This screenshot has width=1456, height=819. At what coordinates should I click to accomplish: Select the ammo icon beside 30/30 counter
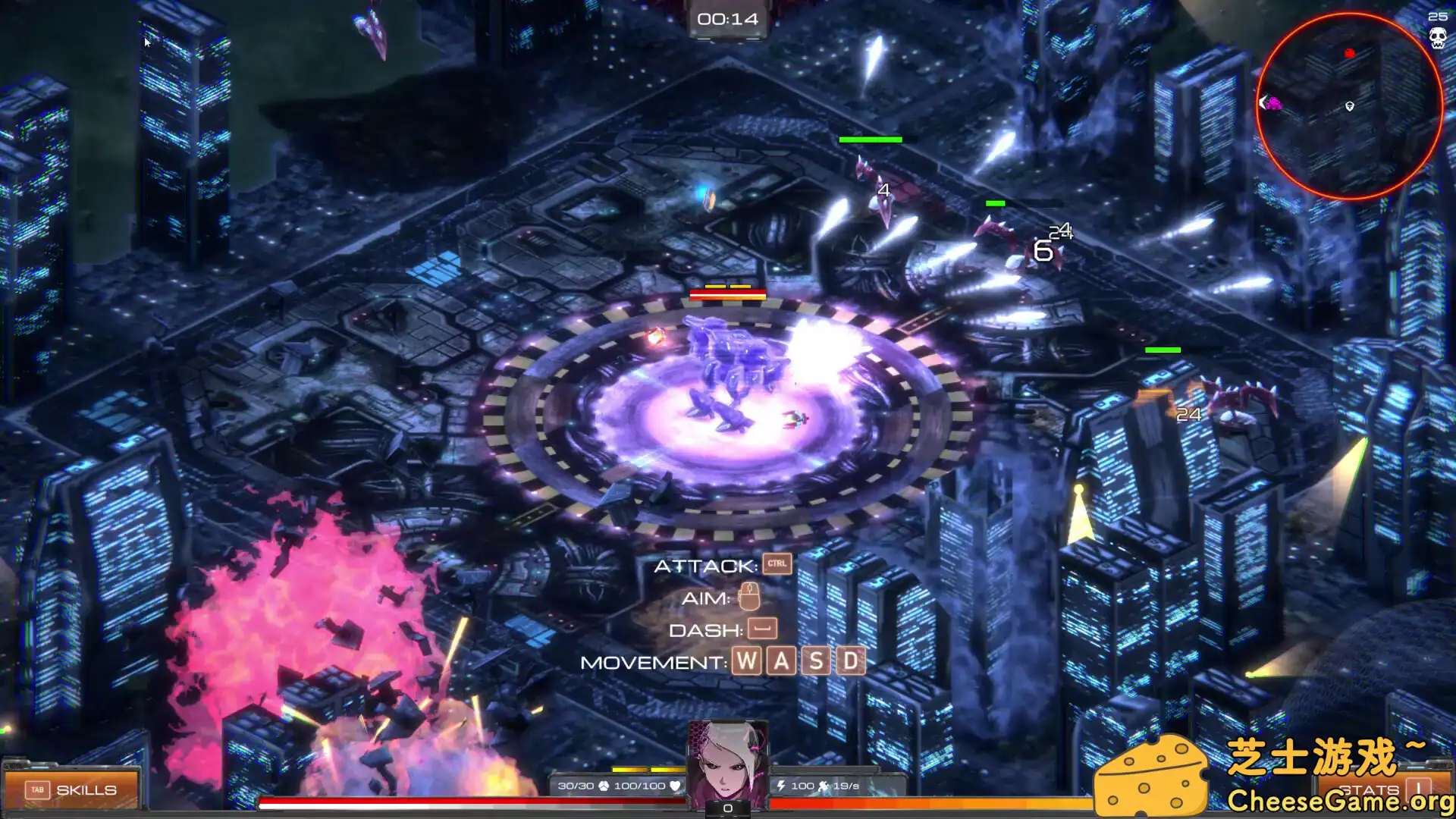[604, 786]
